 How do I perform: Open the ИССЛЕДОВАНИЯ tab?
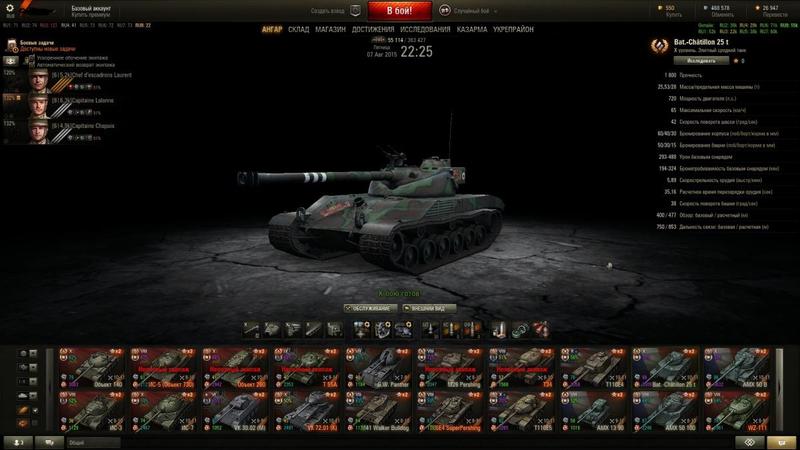coord(425,30)
